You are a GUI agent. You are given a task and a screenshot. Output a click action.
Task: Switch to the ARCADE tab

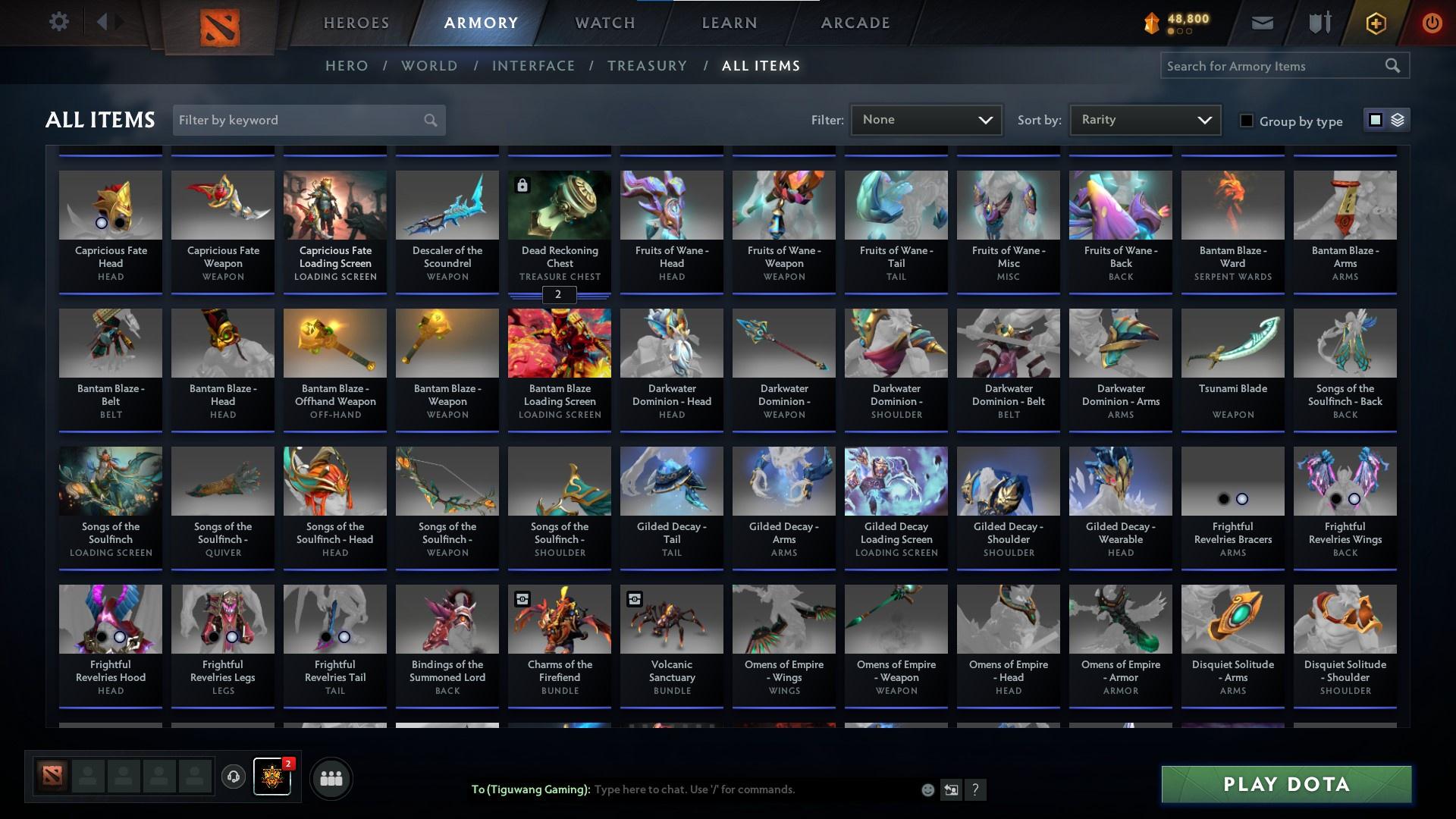coord(854,23)
